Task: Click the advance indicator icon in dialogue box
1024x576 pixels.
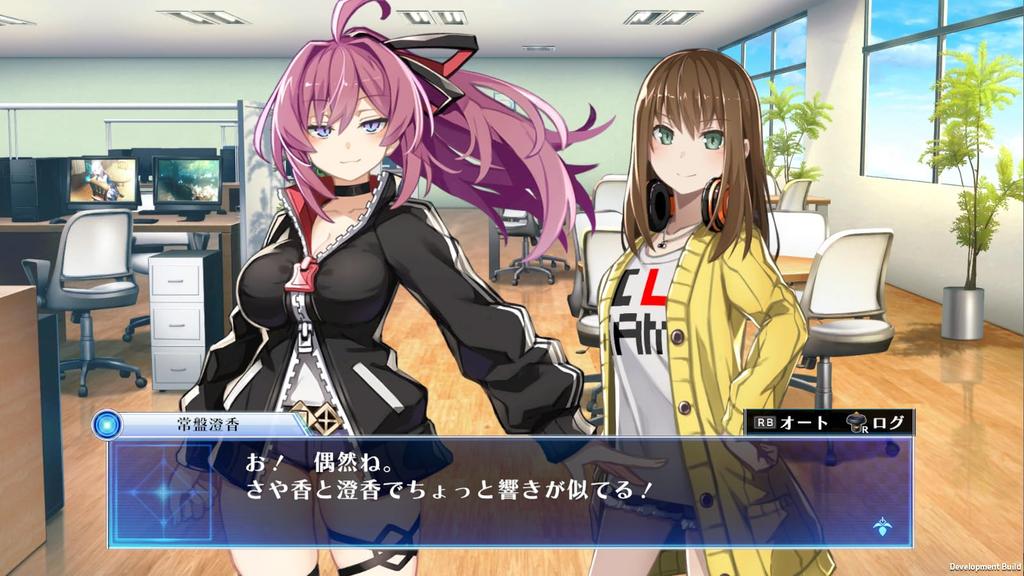Action: pyautogui.click(x=882, y=524)
